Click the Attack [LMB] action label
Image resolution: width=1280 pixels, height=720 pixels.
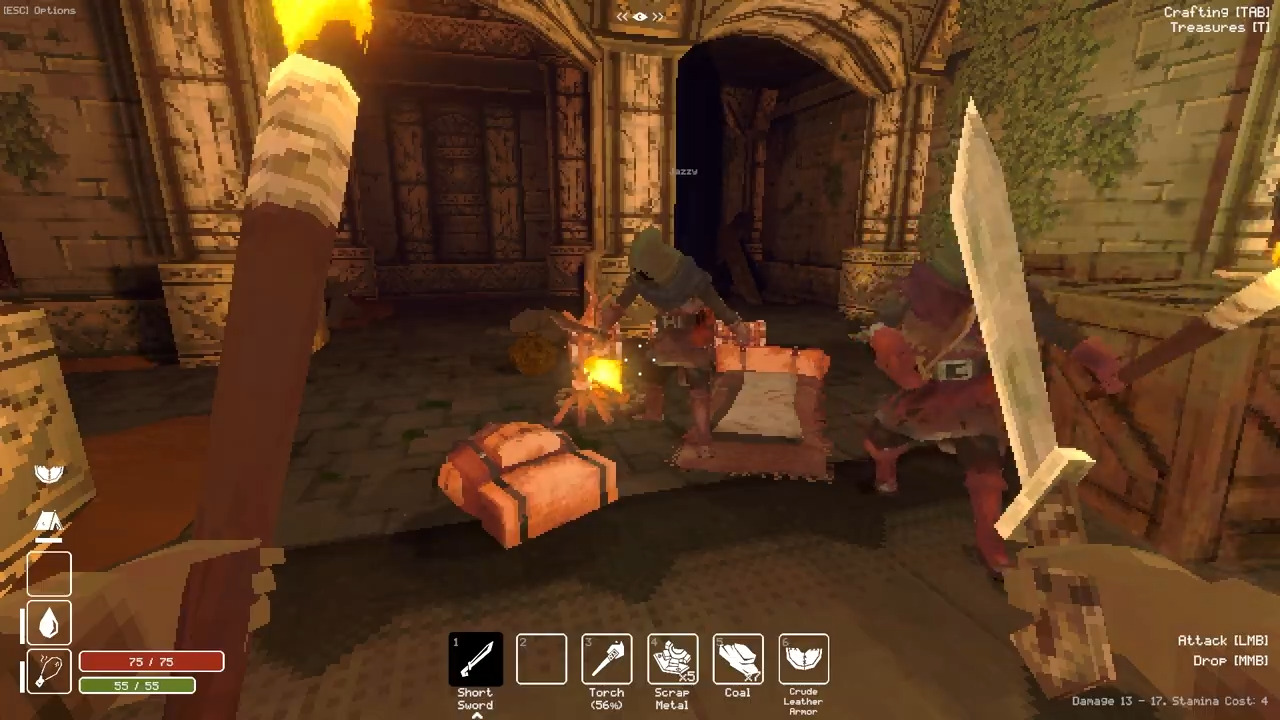tap(1222, 640)
